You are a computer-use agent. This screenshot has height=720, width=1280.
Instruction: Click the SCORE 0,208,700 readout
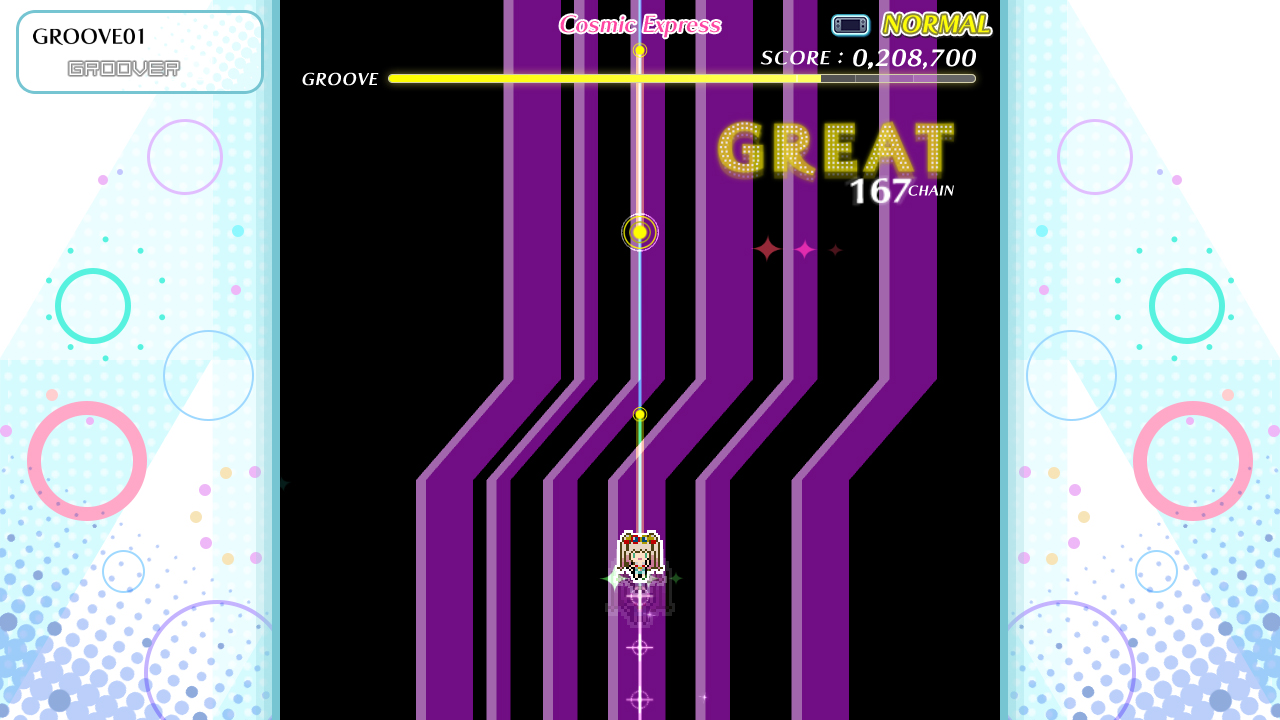pos(868,58)
